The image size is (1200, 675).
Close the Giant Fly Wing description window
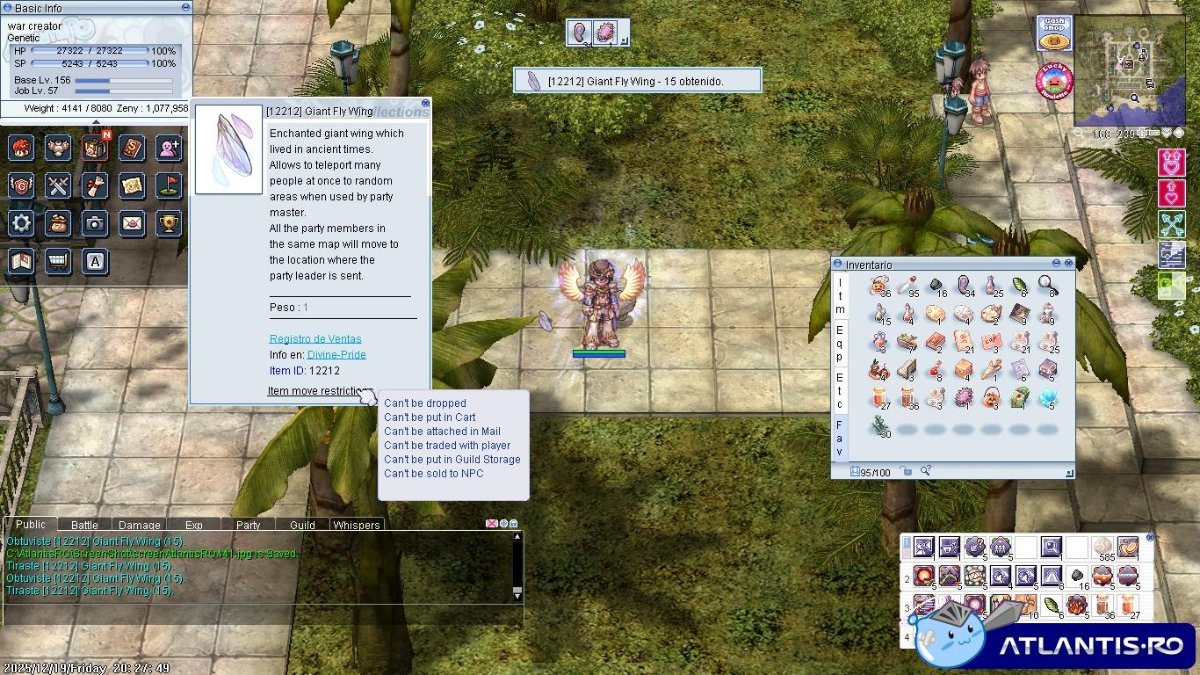pos(425,102)
